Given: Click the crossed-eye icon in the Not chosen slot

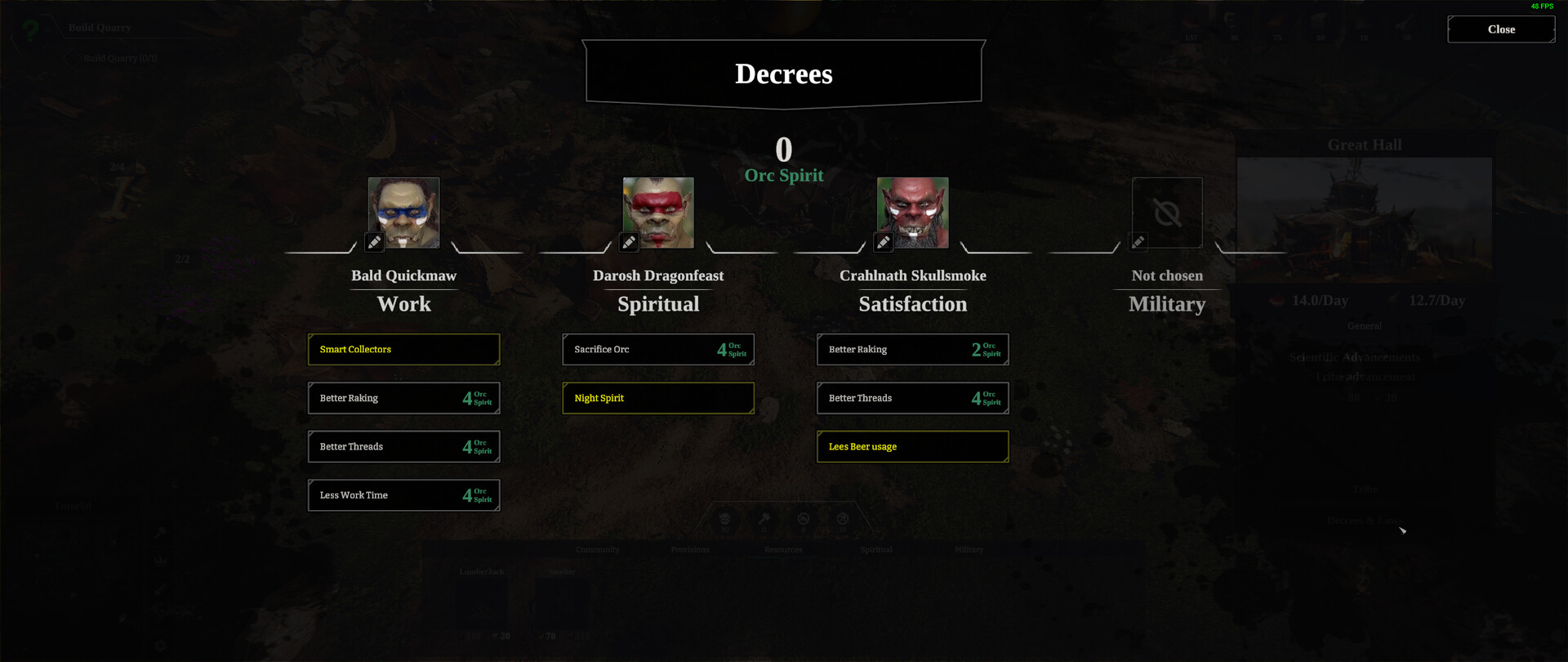Looking at the screenshot, I should (1167, 212).
